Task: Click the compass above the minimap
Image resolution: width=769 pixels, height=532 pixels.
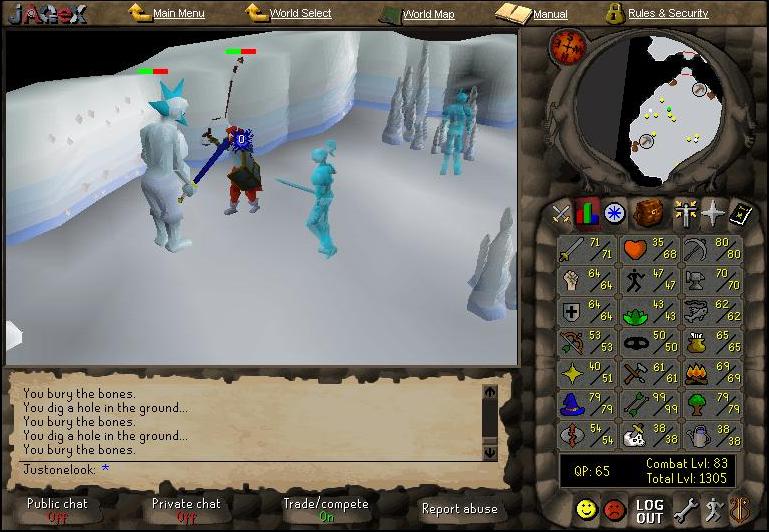Action: coord(568,45)
